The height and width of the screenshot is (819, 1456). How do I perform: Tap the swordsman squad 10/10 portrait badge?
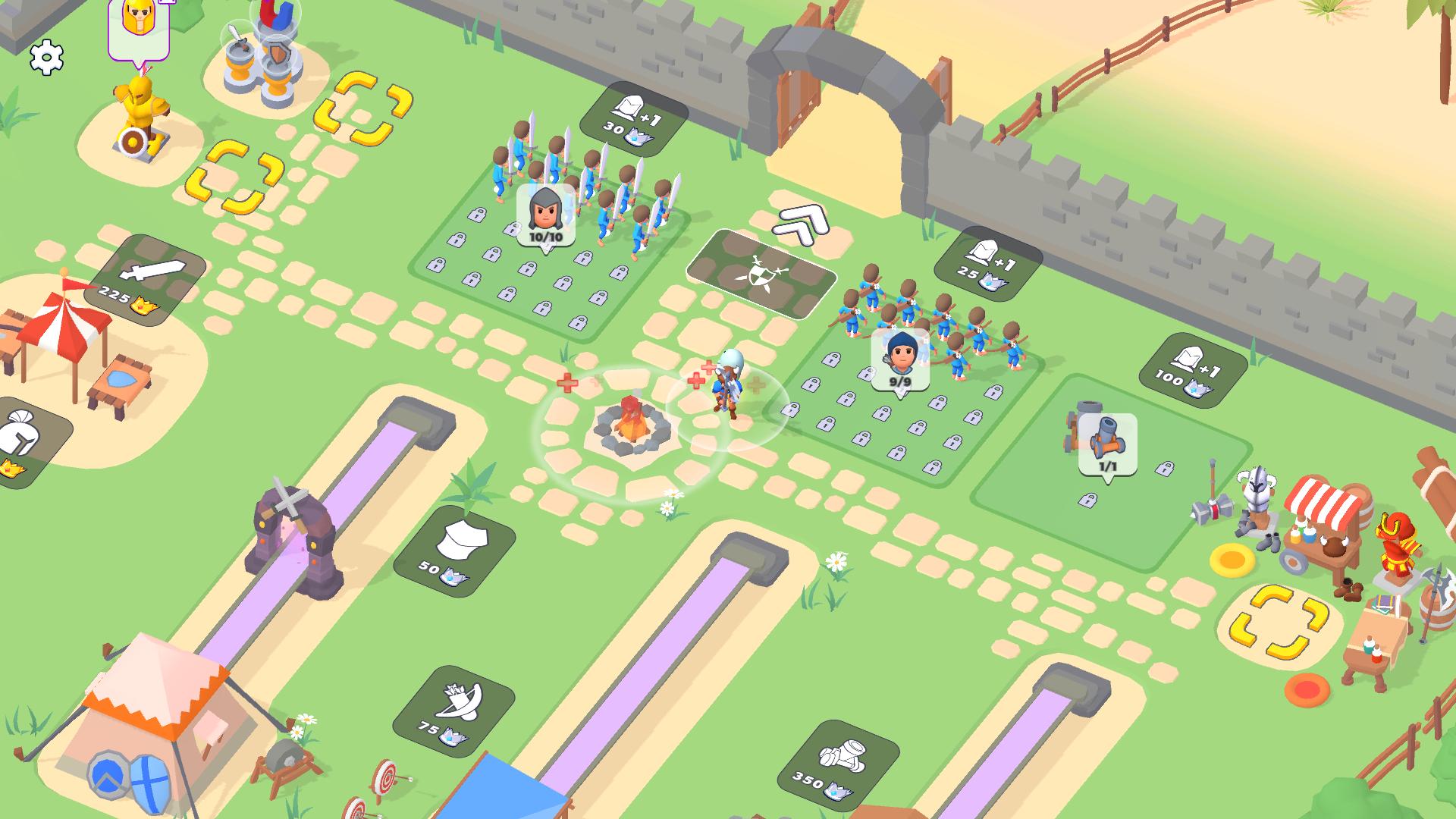(x=544, y=215)
